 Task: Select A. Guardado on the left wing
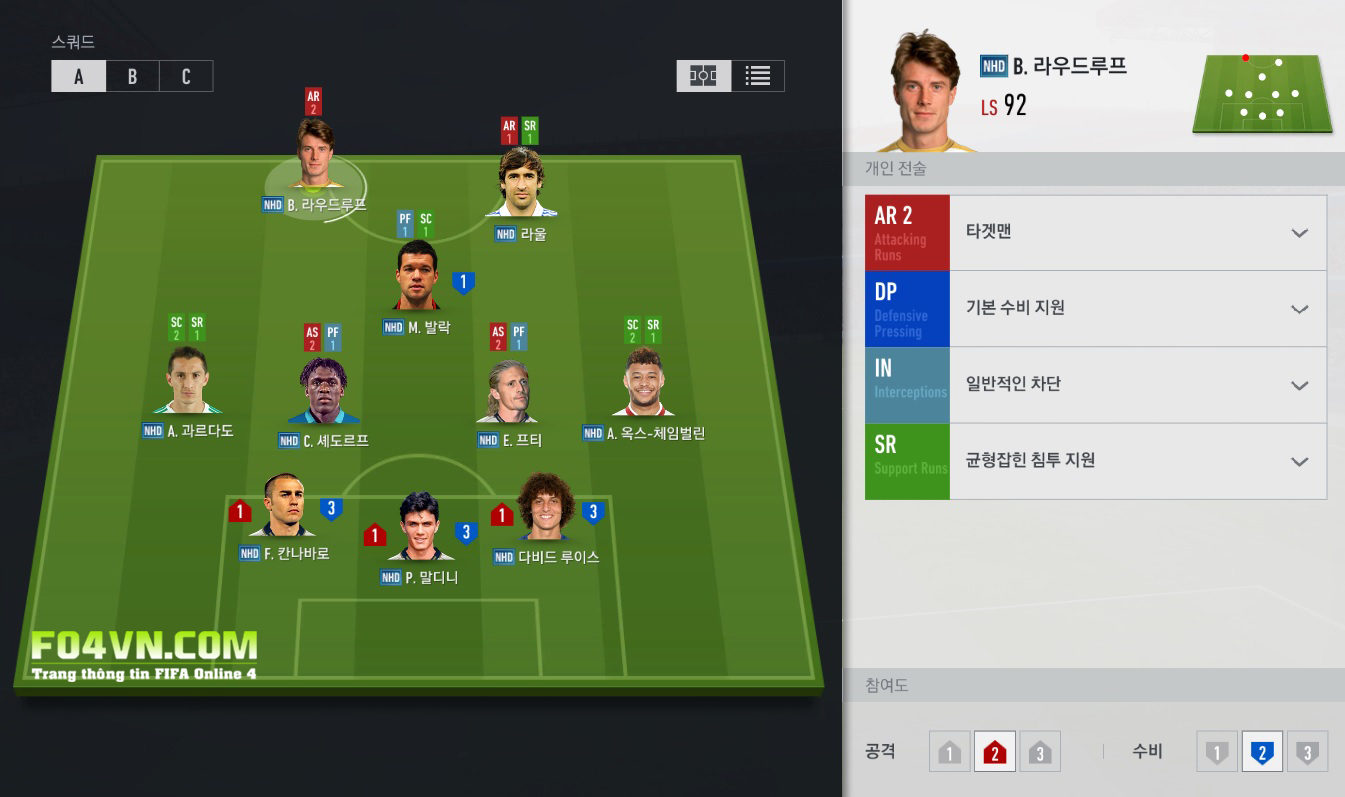click(187, 381)
